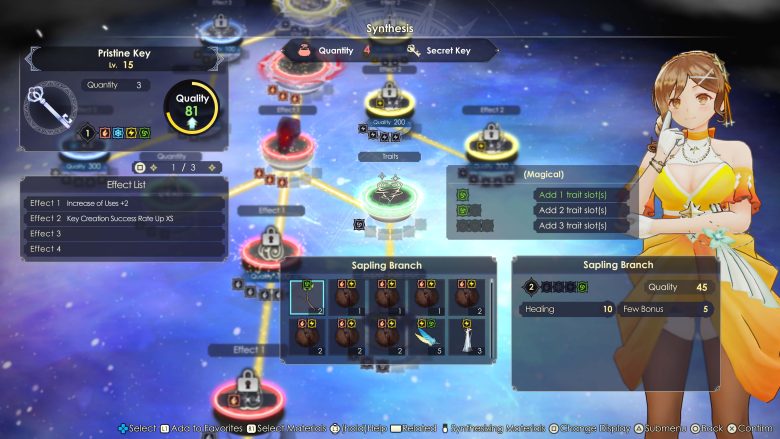This screenshot has width=780, height=439.
Task: Pick the white crystal material slot
Action: (x=467, y=336)
